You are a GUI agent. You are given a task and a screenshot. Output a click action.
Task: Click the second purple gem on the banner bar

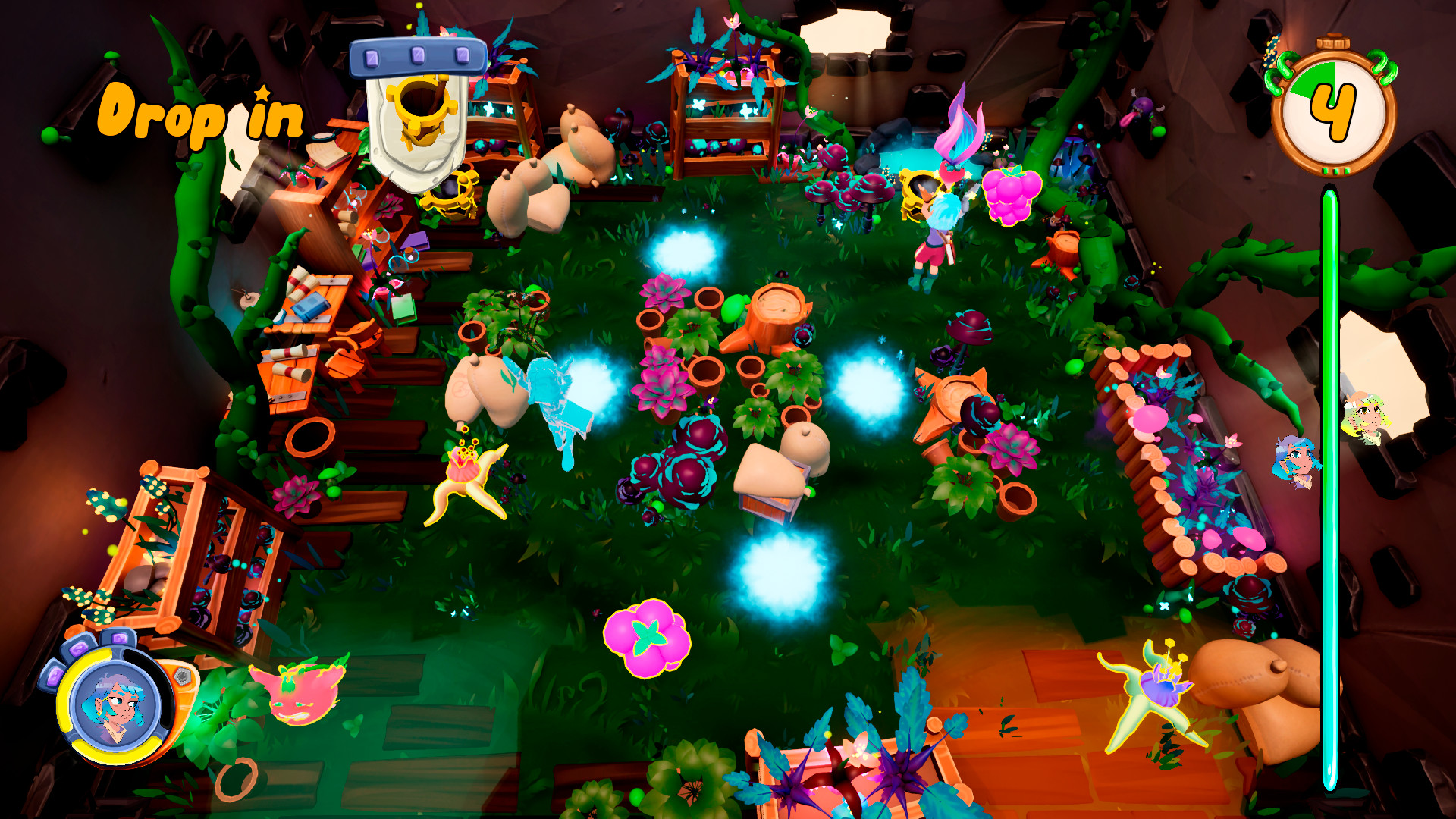pyautogui.click(x=418, y=55)
